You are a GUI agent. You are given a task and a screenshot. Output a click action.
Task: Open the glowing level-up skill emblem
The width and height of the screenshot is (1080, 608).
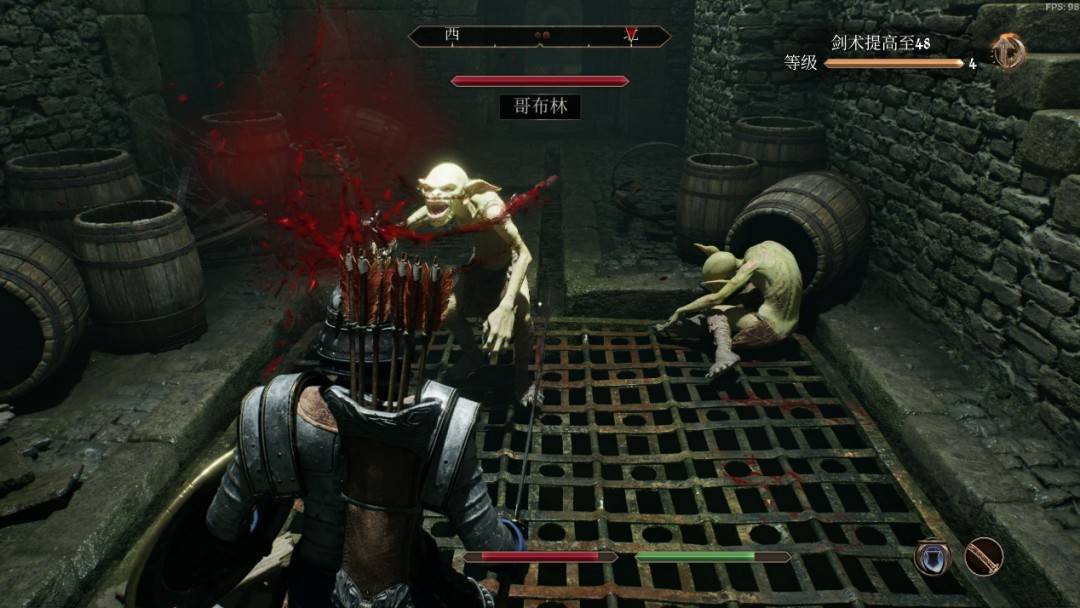1008,51
